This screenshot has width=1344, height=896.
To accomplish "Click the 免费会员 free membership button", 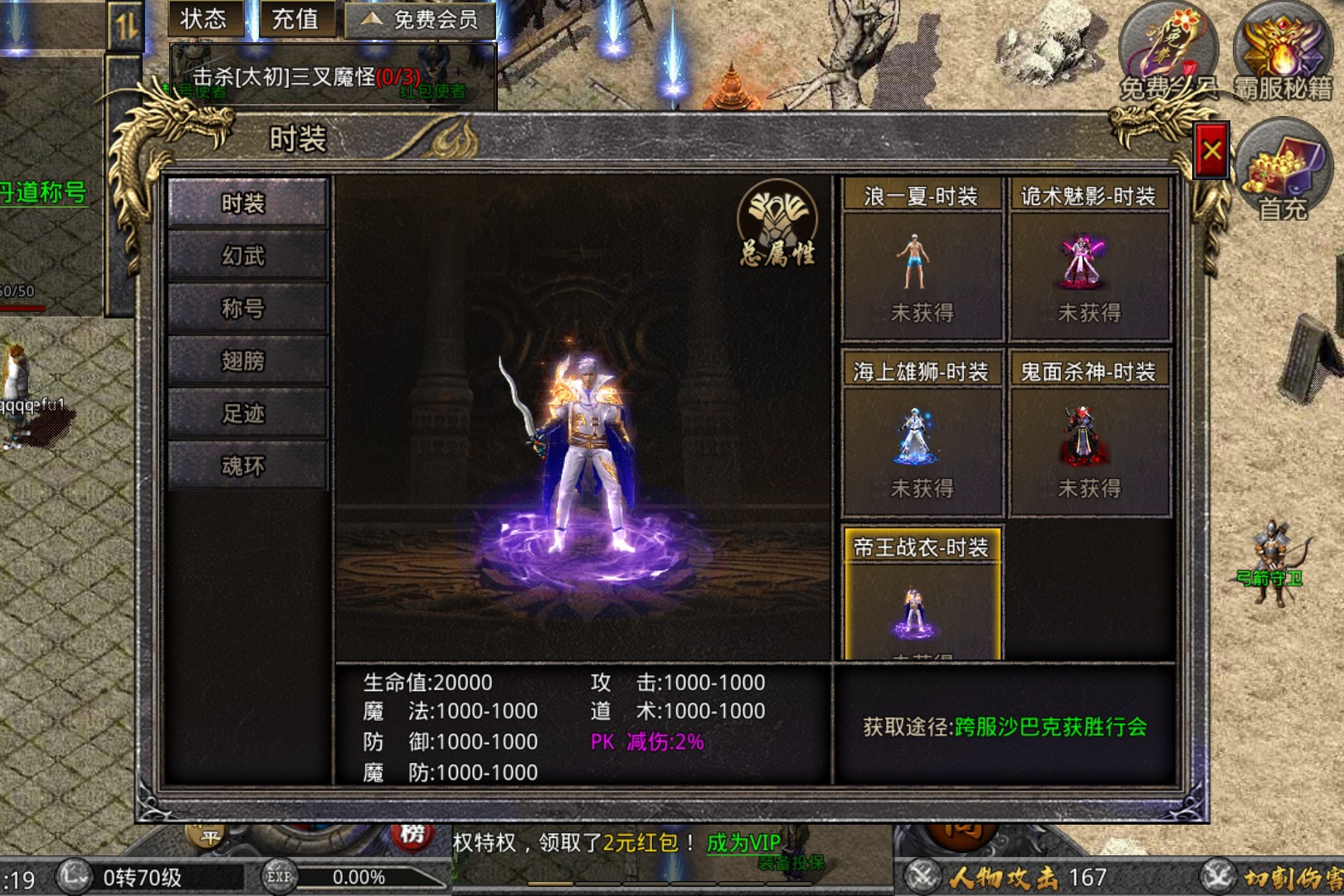I will (421, 20).
